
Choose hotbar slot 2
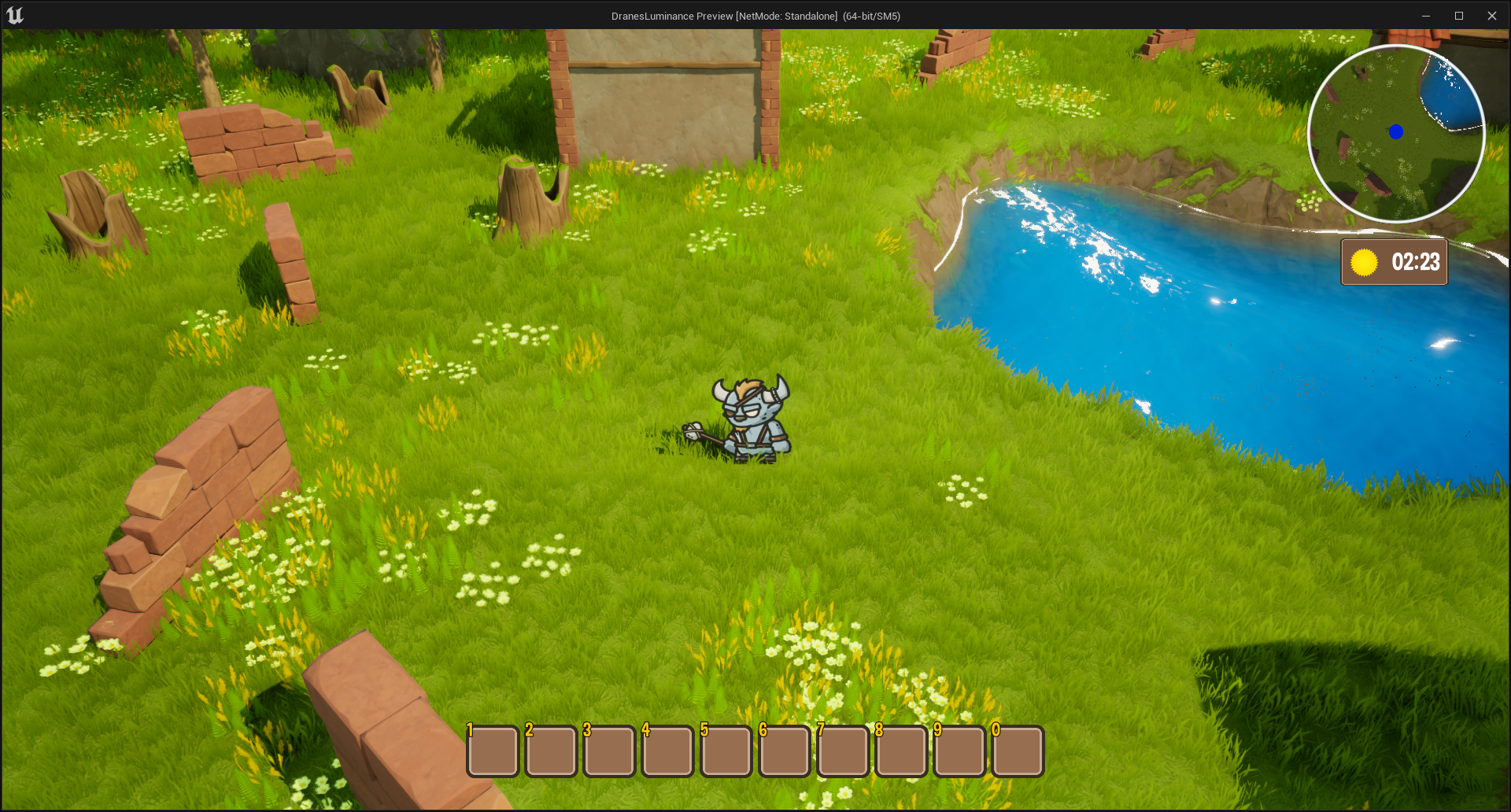tap(551, 751)
